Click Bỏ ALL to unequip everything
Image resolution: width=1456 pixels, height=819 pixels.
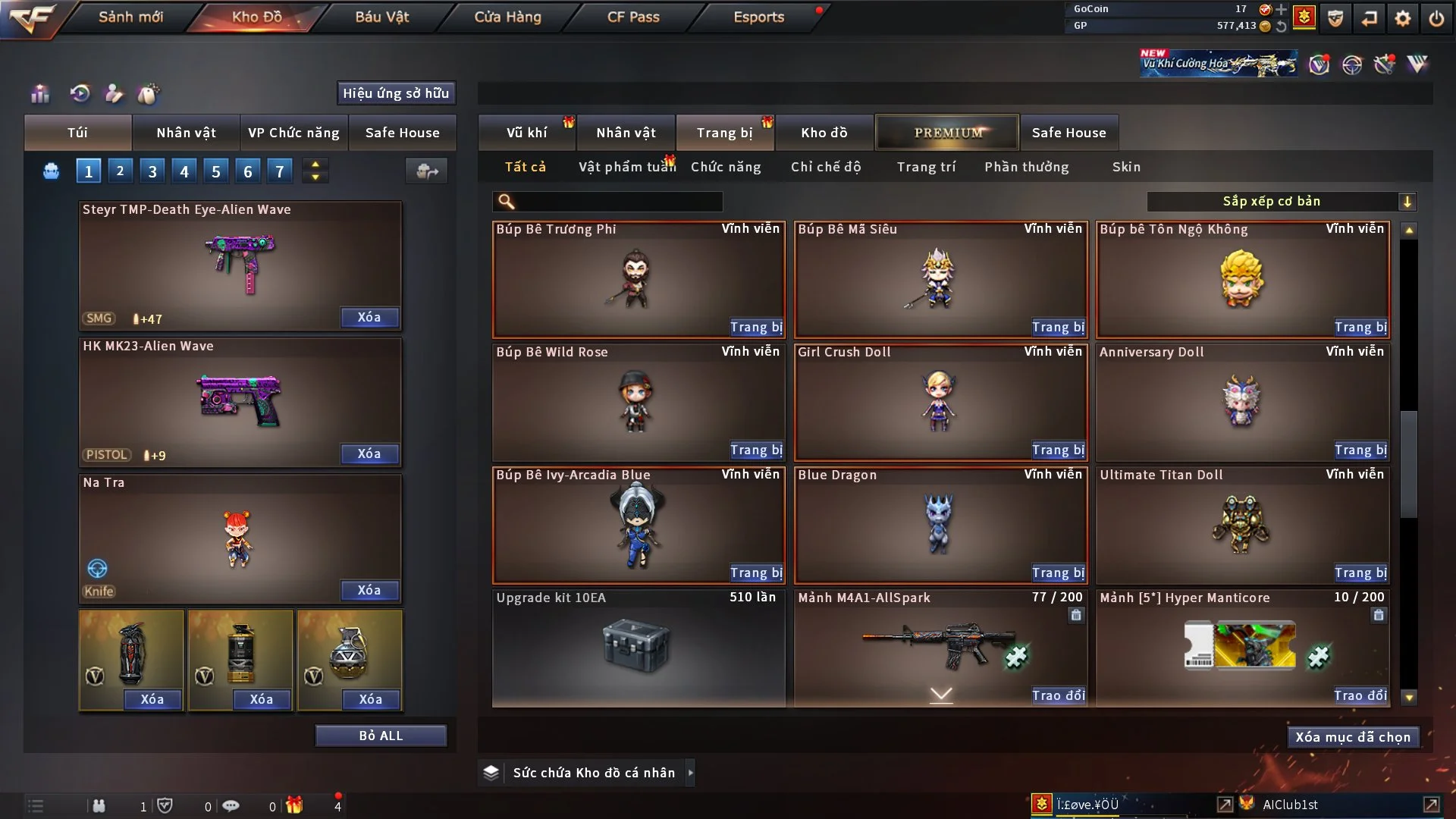pos(381,736)
